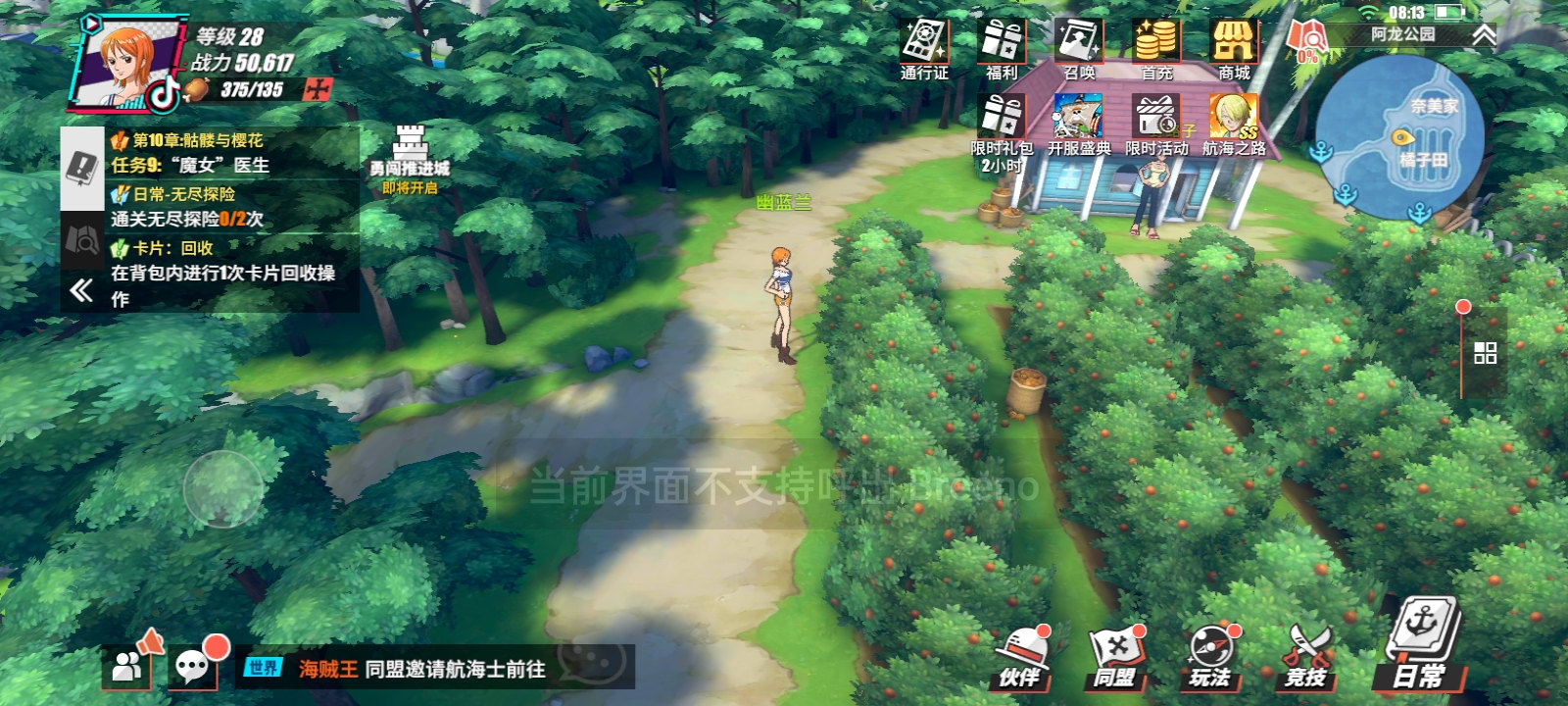Open the 日常 daily tasks book
This screenshot has height=706, width=1568.
[1421, 647]
